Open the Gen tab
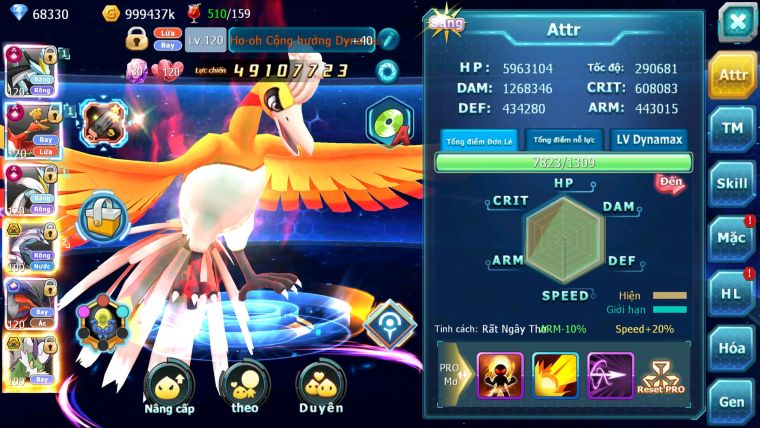The height and width of the screenshot is (428, 760). (x=732, y=402)
